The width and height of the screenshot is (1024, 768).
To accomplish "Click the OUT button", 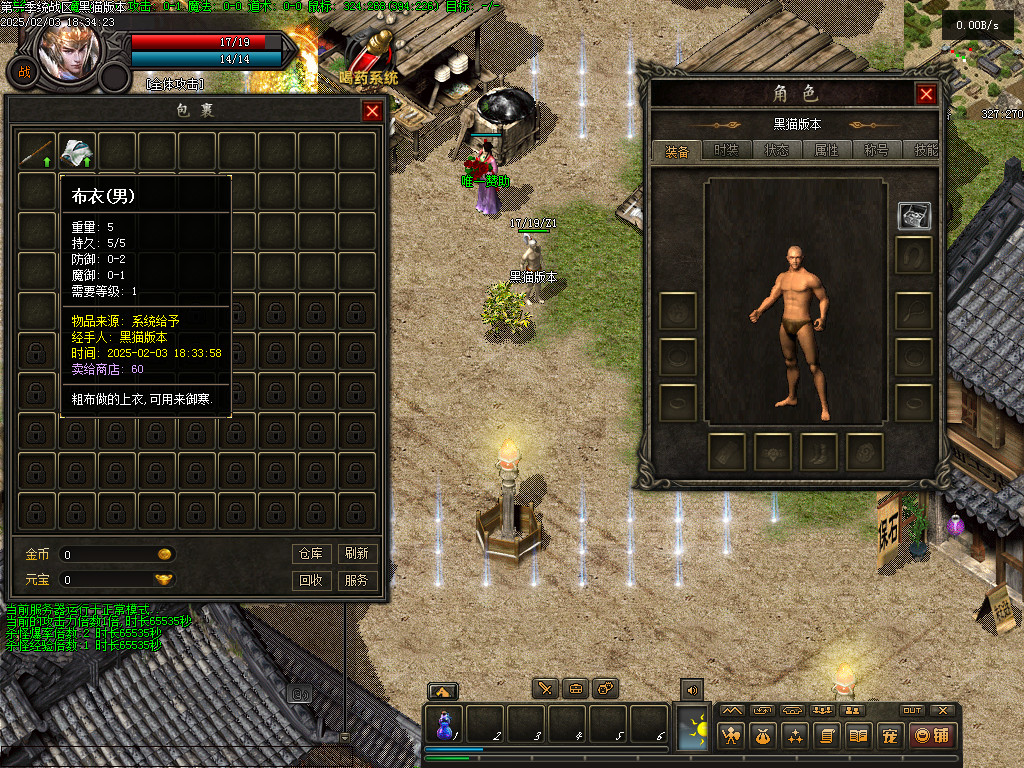I will (x=912, y=710).
